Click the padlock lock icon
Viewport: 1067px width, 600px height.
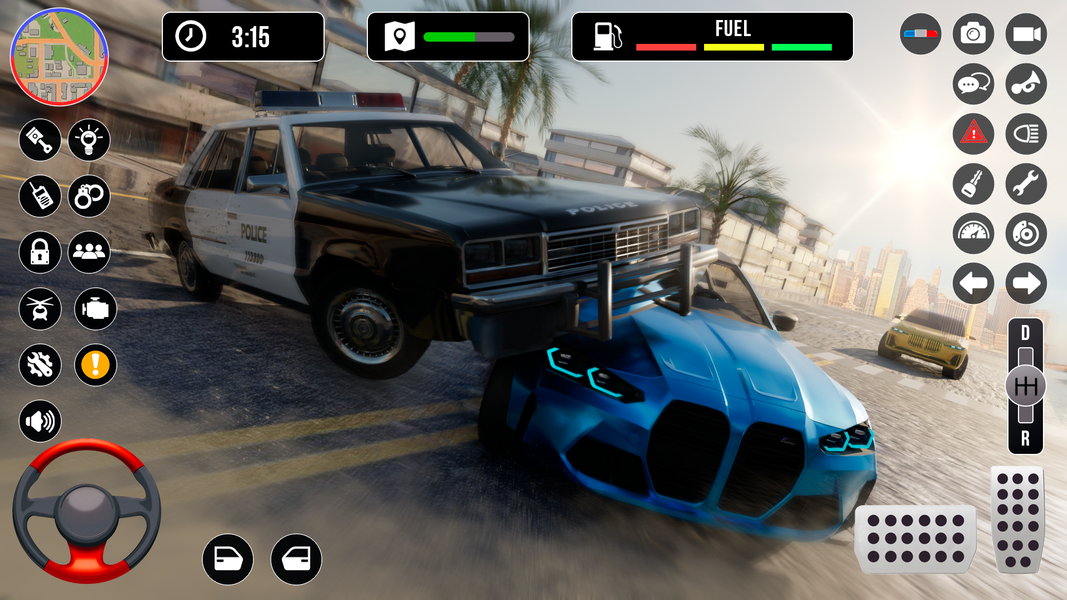[40, 251]
